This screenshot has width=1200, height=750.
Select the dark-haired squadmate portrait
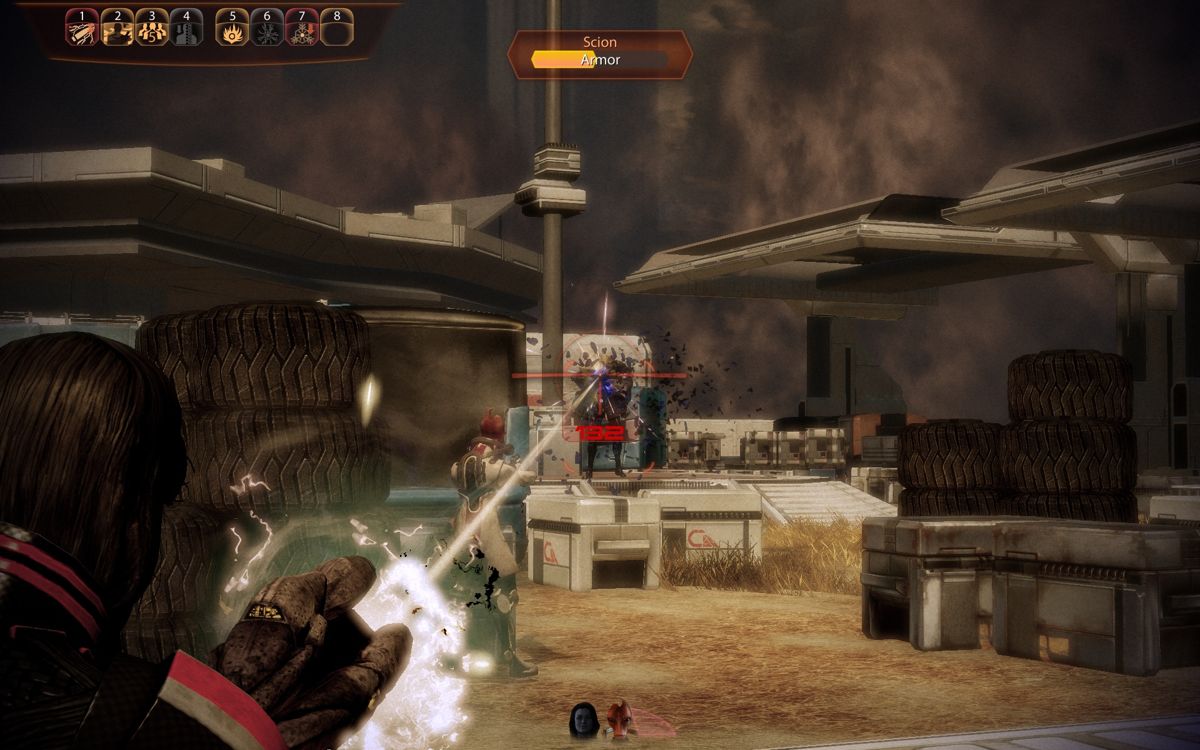[584, 720]
